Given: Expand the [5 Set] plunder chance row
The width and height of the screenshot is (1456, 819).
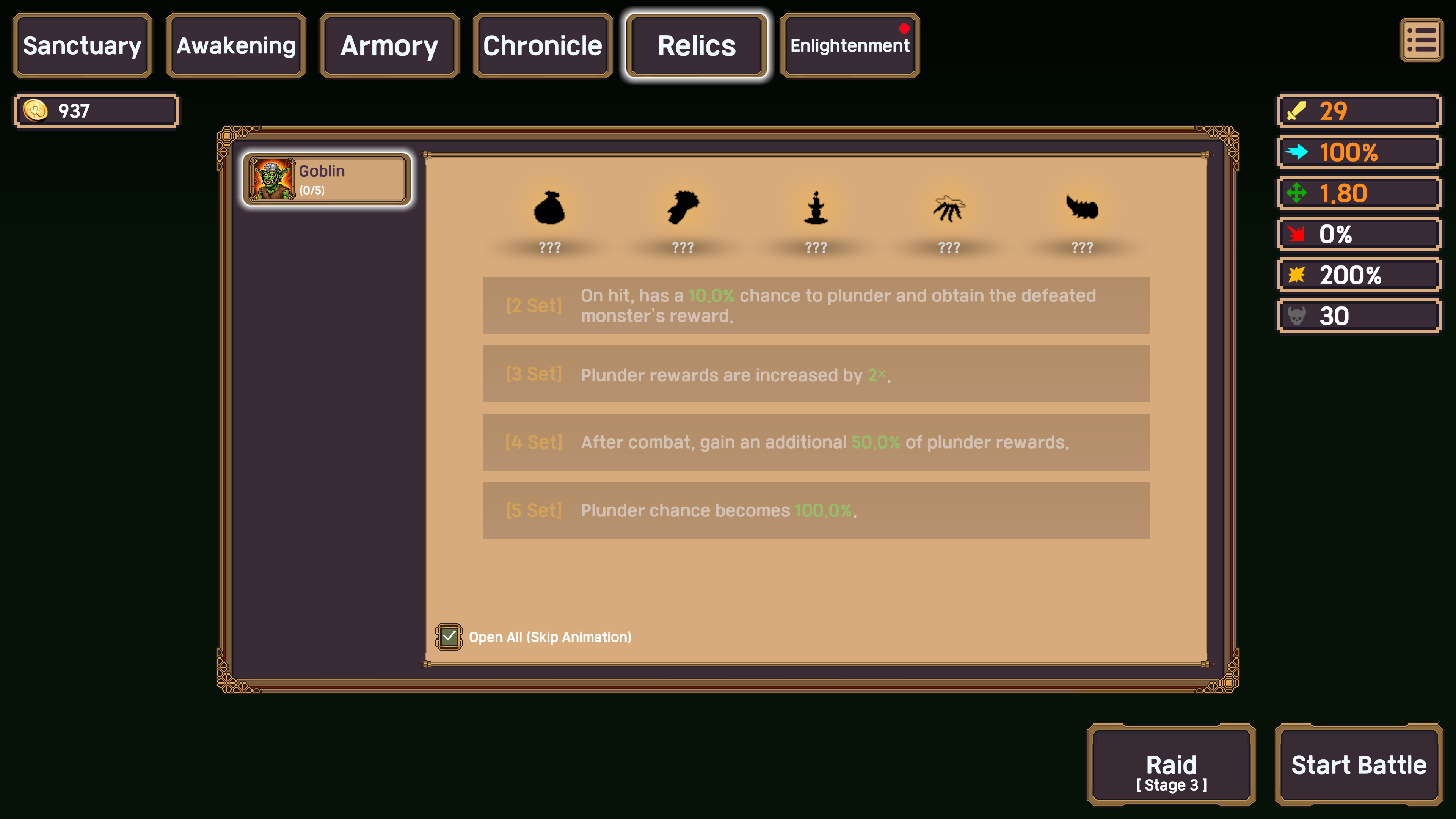Looking at the screenshot, I should [816, 510].
